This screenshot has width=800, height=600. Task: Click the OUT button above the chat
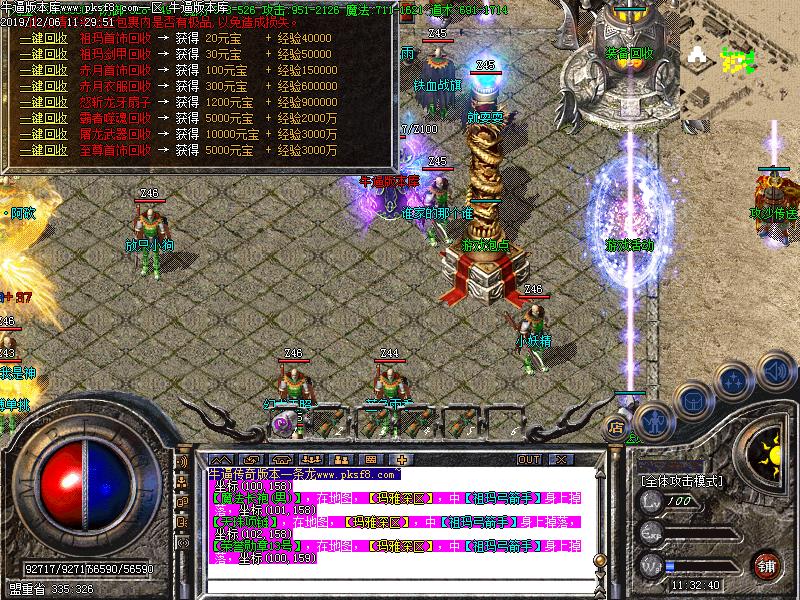point(528,459)
